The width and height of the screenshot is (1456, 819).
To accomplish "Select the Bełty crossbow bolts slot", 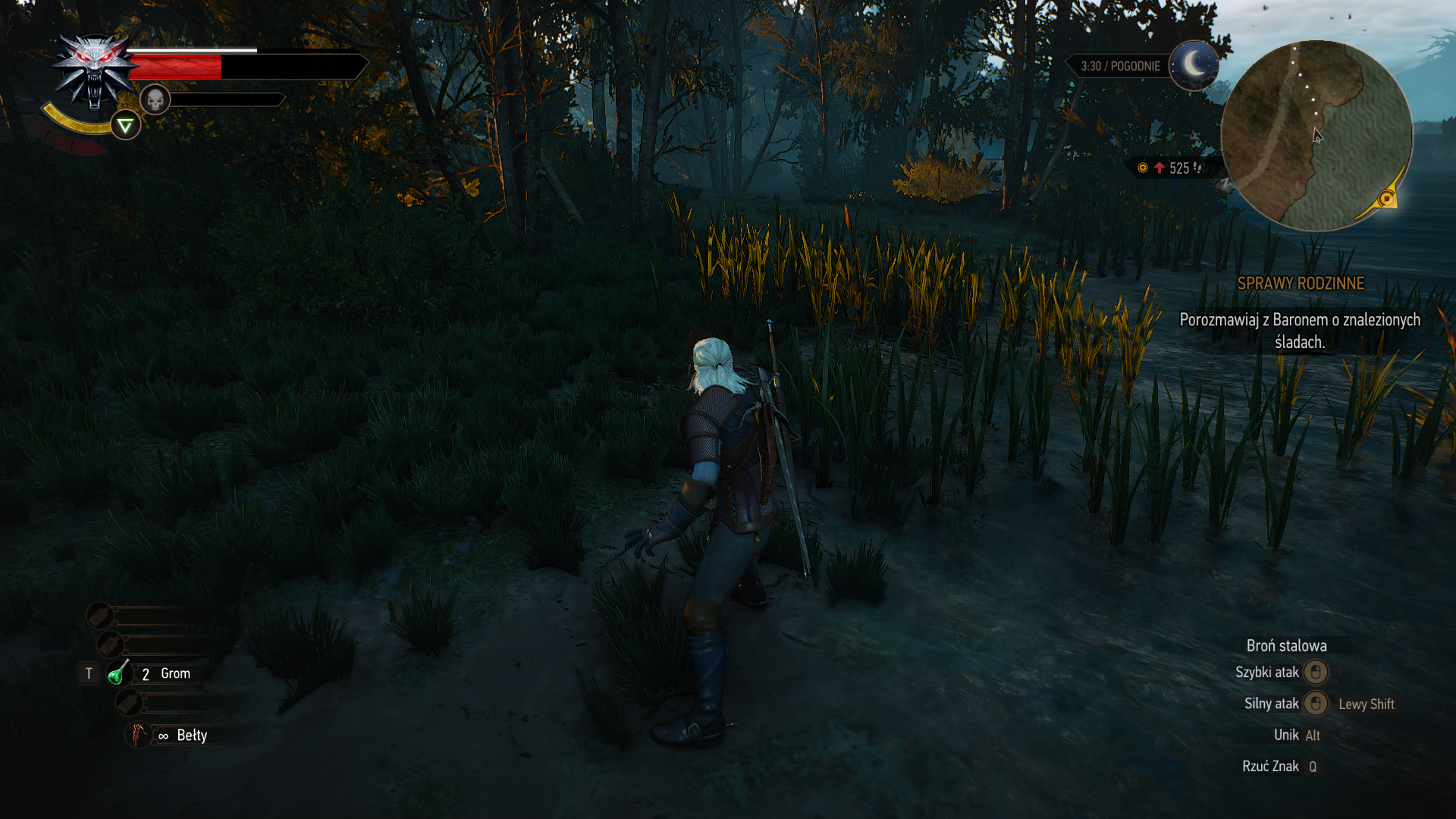I will coord(138,735).
